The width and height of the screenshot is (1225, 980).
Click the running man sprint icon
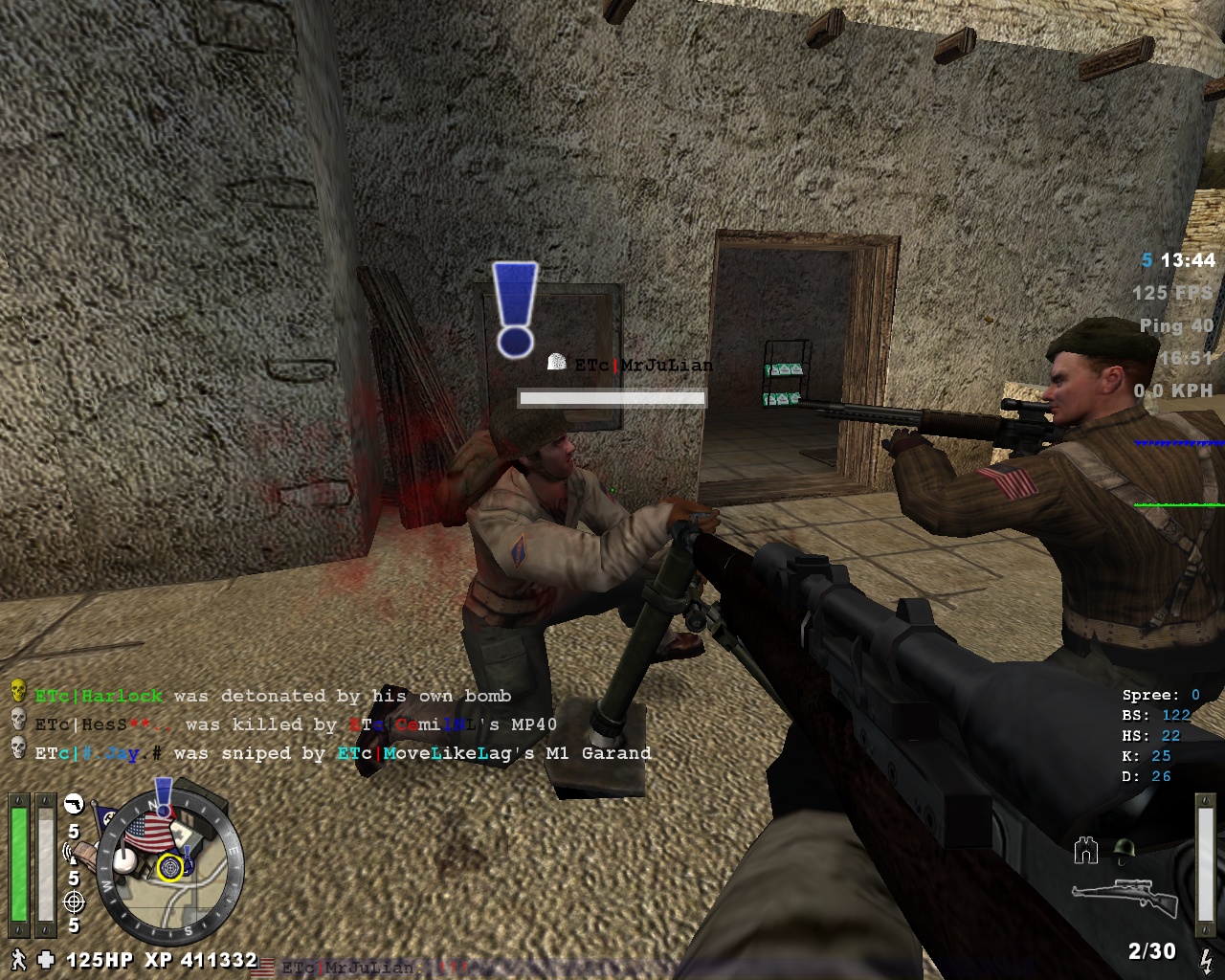point(16,958)
